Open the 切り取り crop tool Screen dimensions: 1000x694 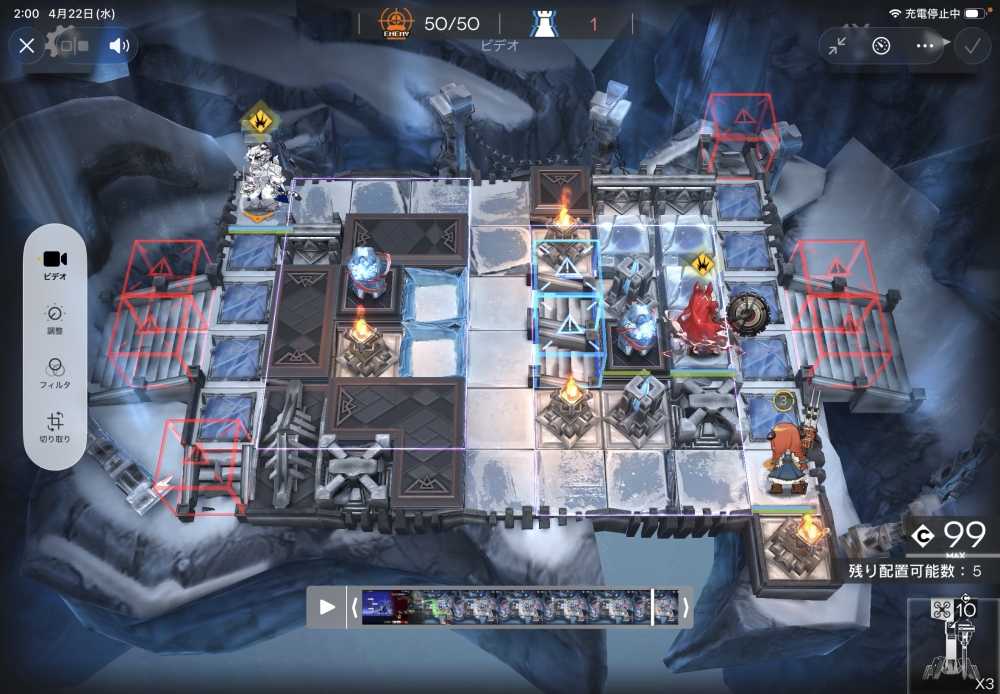[55, 429]
